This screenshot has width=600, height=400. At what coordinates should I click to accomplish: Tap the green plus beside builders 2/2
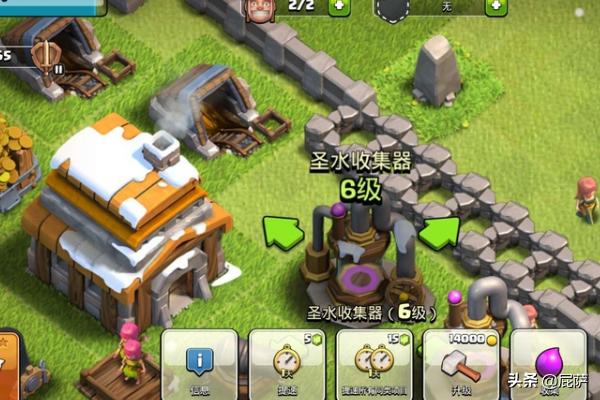[340, 6]
